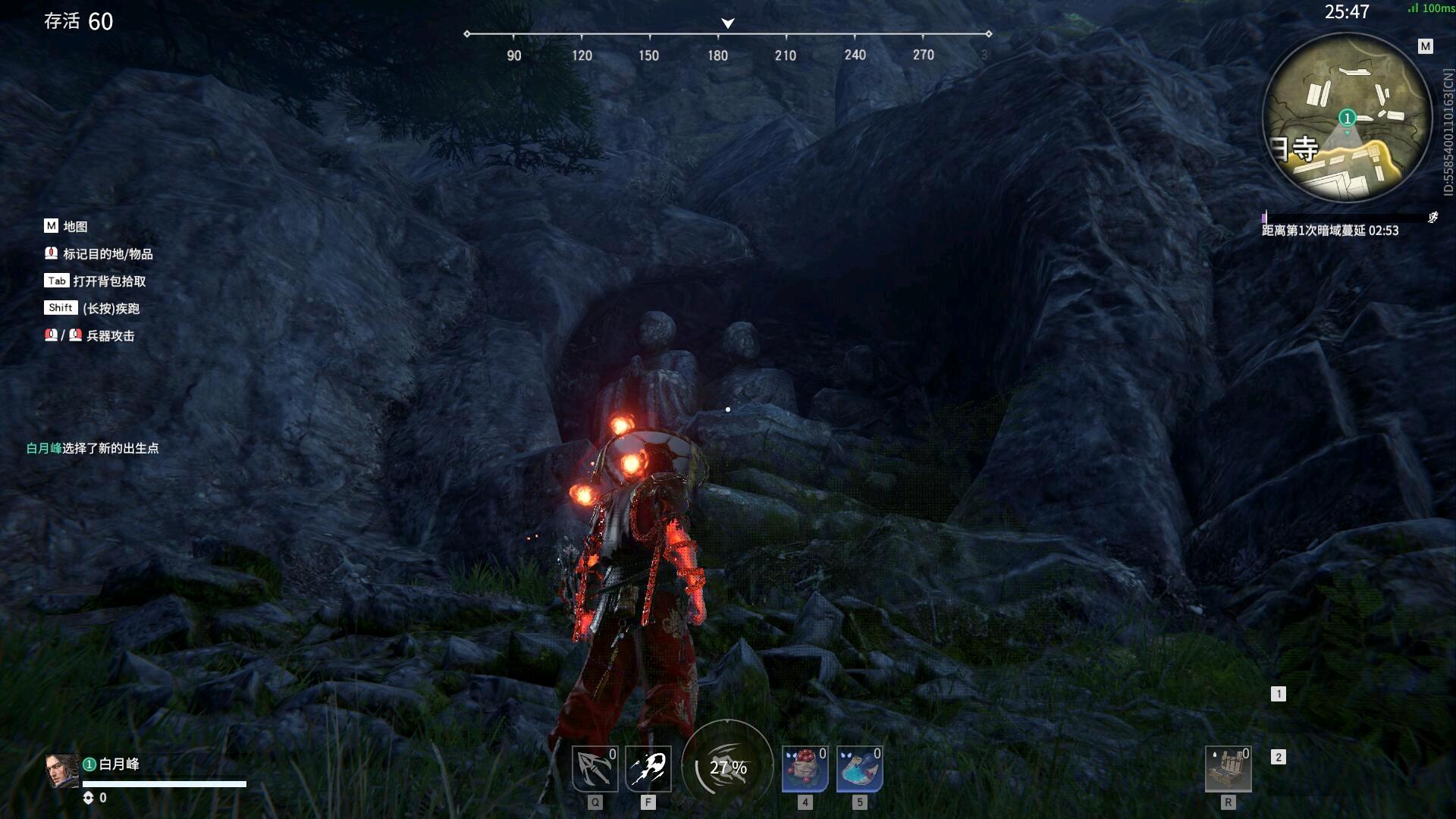
Task: Click the green teammate marker on minimap
Action: click(x=1347, y=118)
